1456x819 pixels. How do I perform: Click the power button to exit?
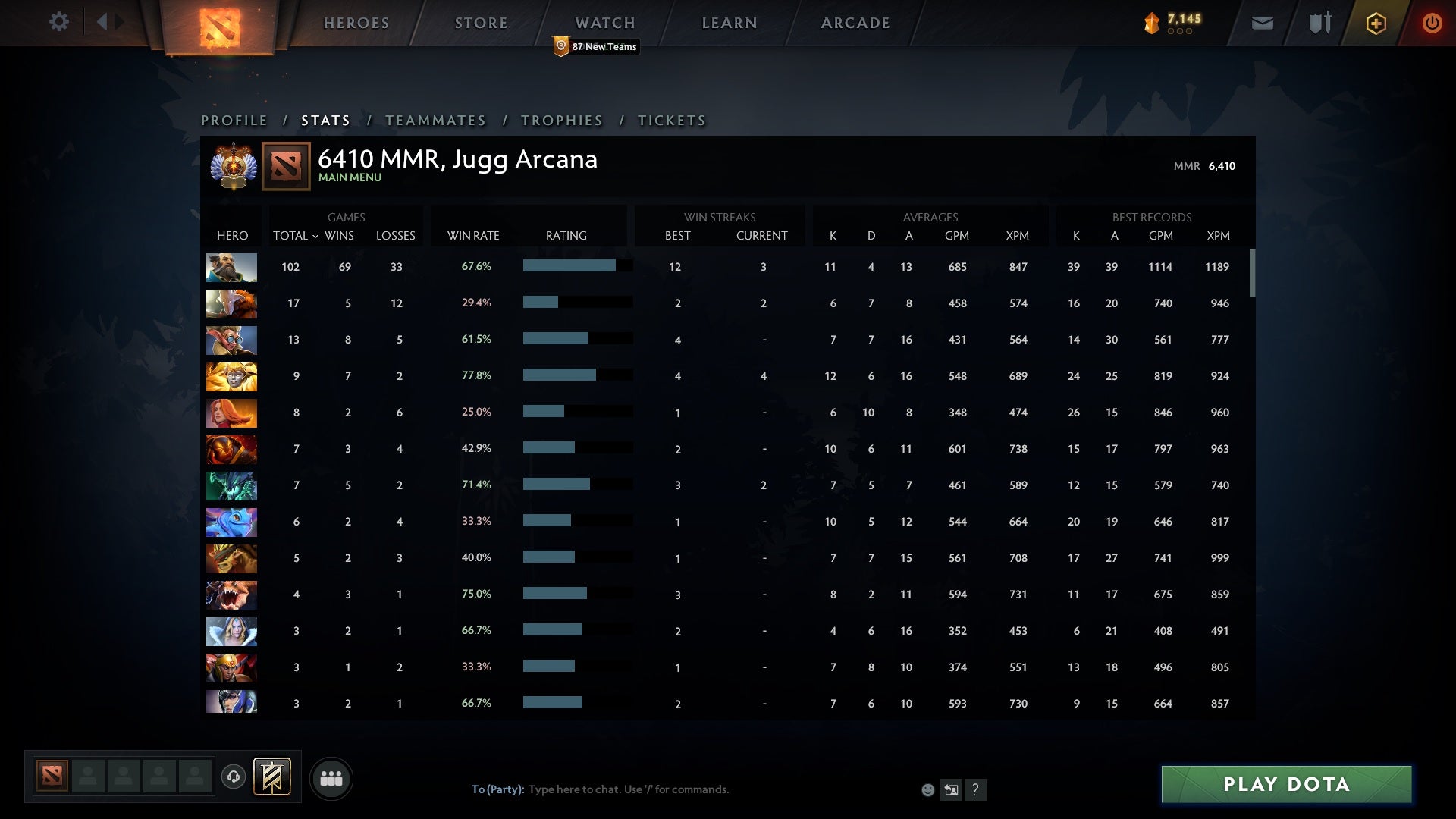click(1432, 23)
